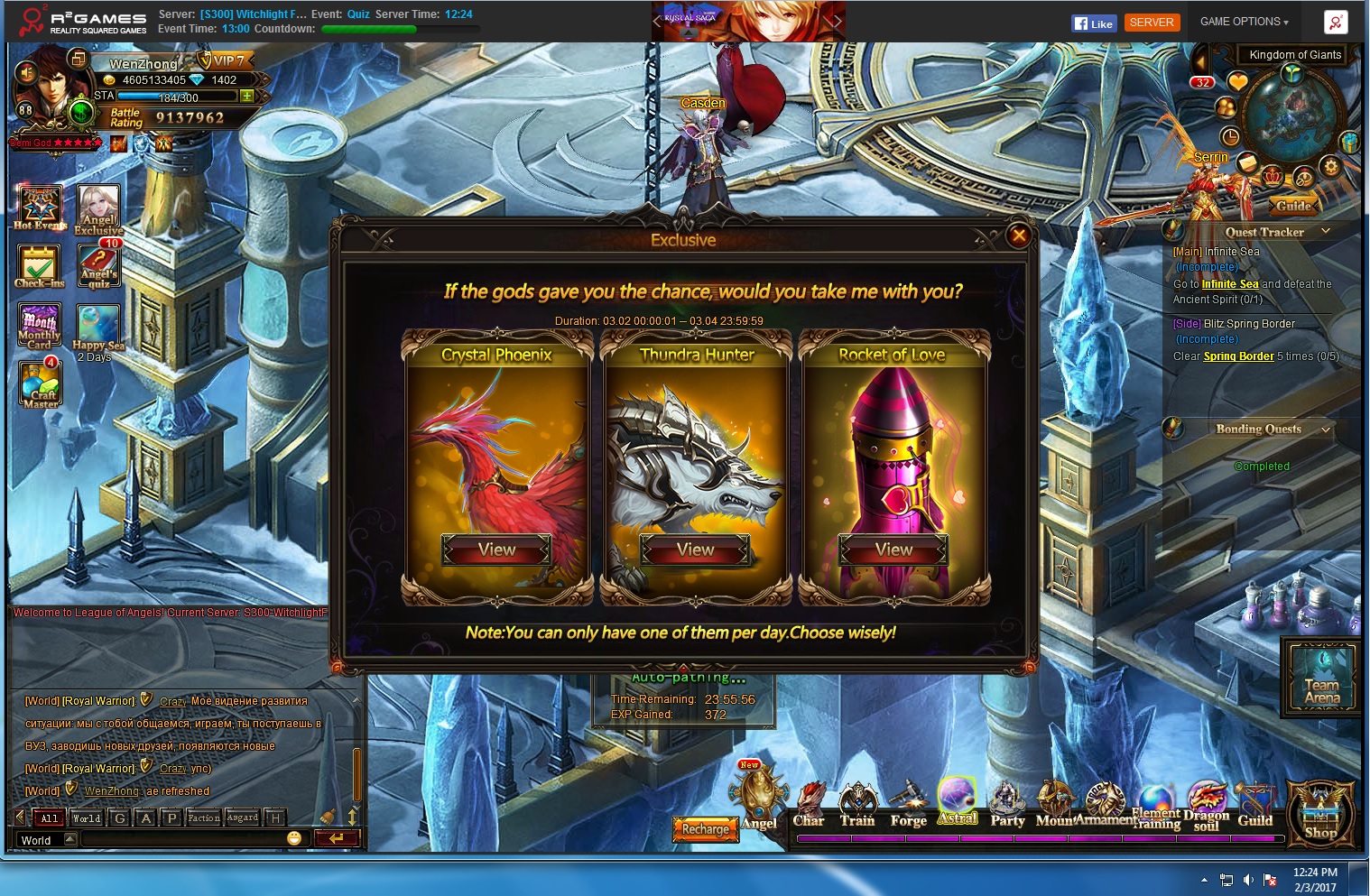This screenshot has height=896, width=1370.
Task: Open the Craft Master event
Action: 40,384
